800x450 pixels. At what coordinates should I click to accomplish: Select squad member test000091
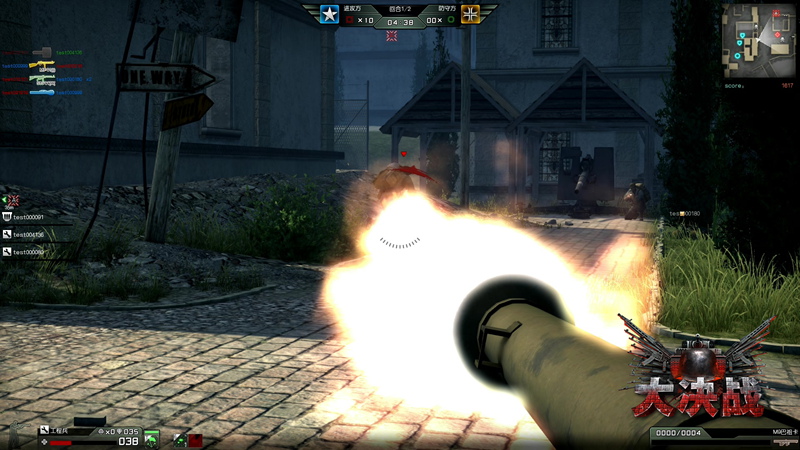point(30,217)
